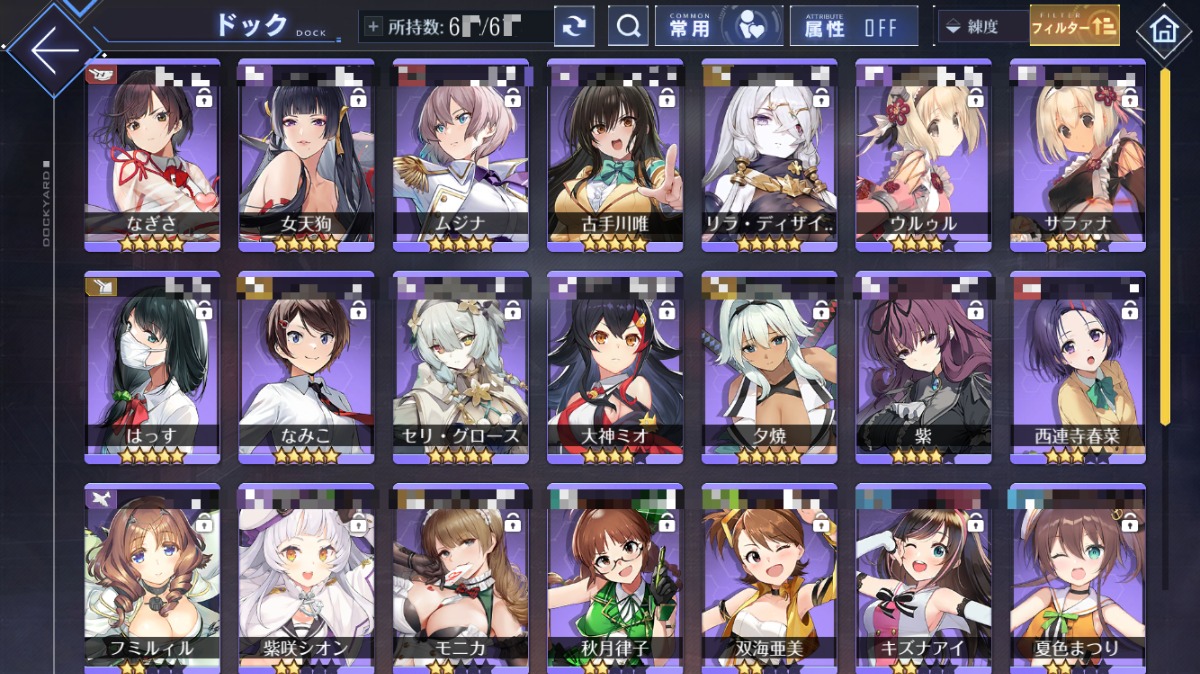Image resolution: width=1200 pixels, height=674 pixels.
Task: Expand dock capacity with plus button
Action: click(x=374, y=27)
